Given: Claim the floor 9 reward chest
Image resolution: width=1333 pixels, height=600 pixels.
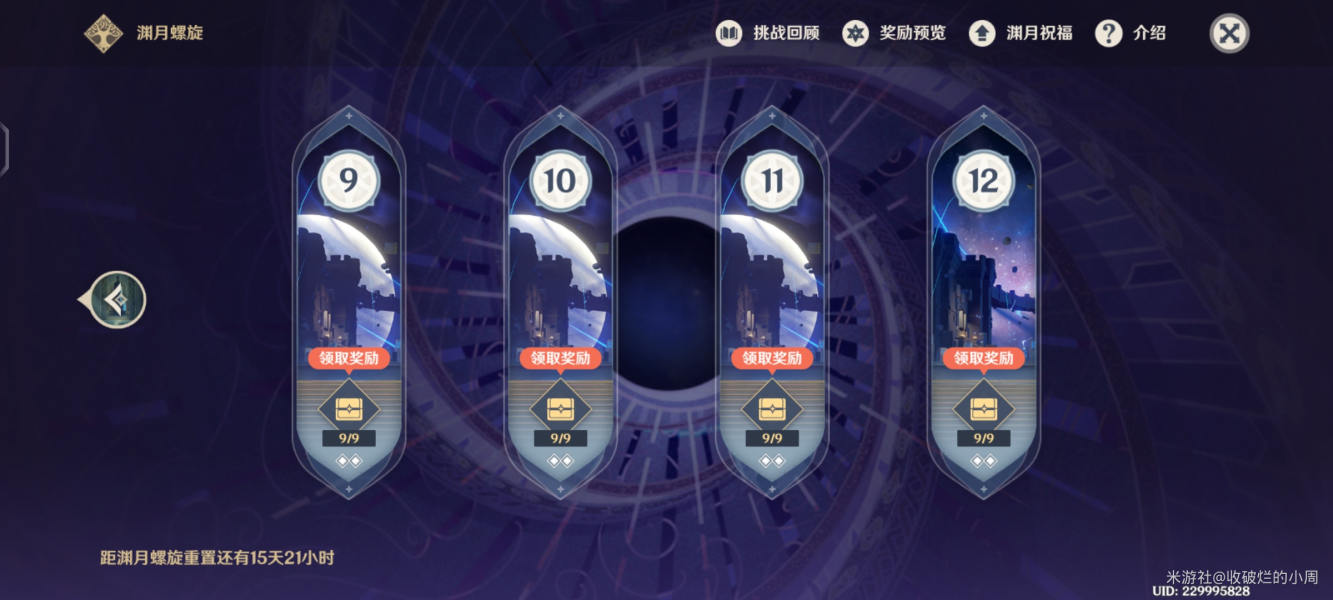Looking at the screenshot, I should tap(349, 408).
